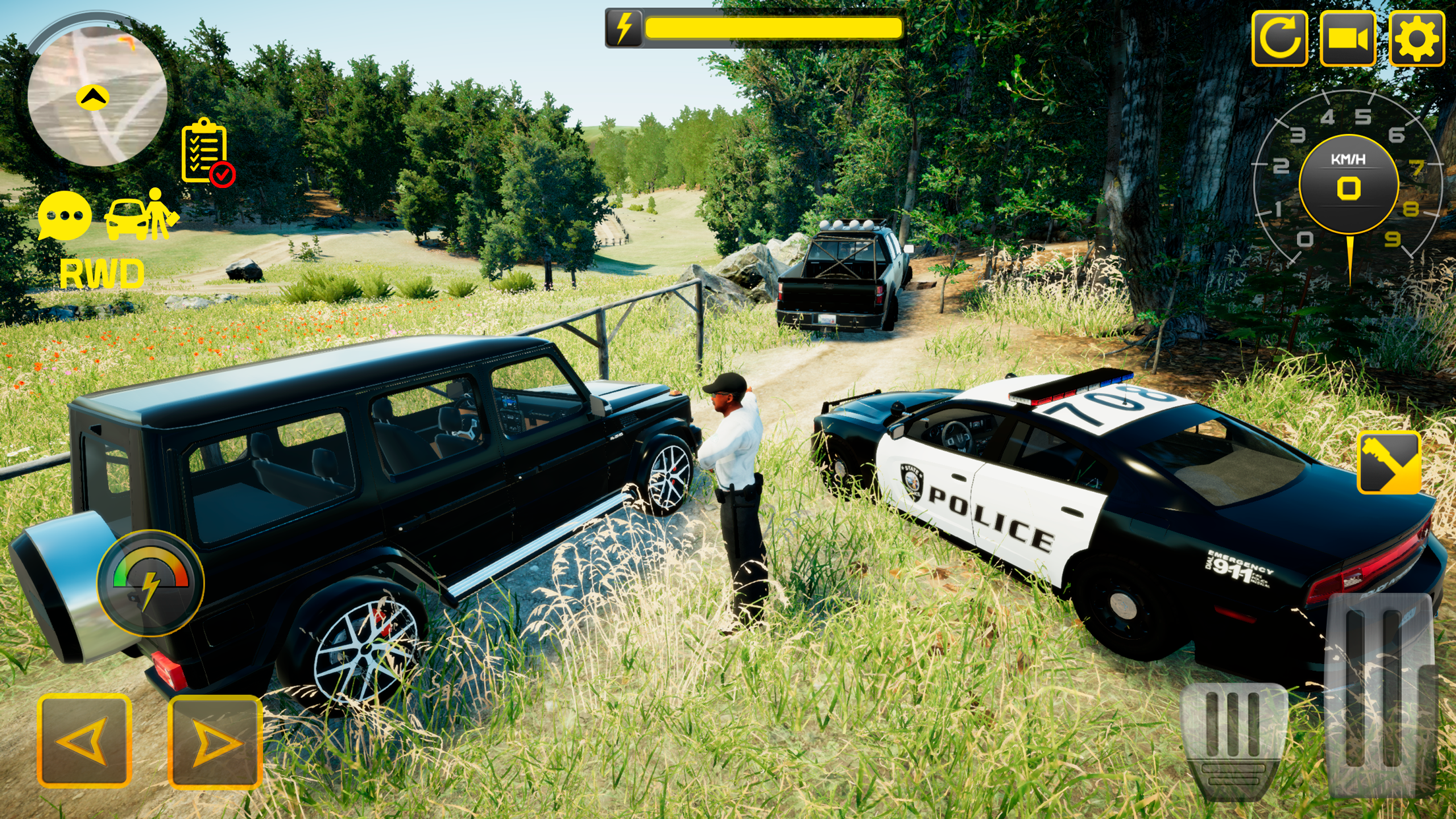Toggle the RWD drive mode
This screenshot has height=819, width=1456.
(102, 274)
